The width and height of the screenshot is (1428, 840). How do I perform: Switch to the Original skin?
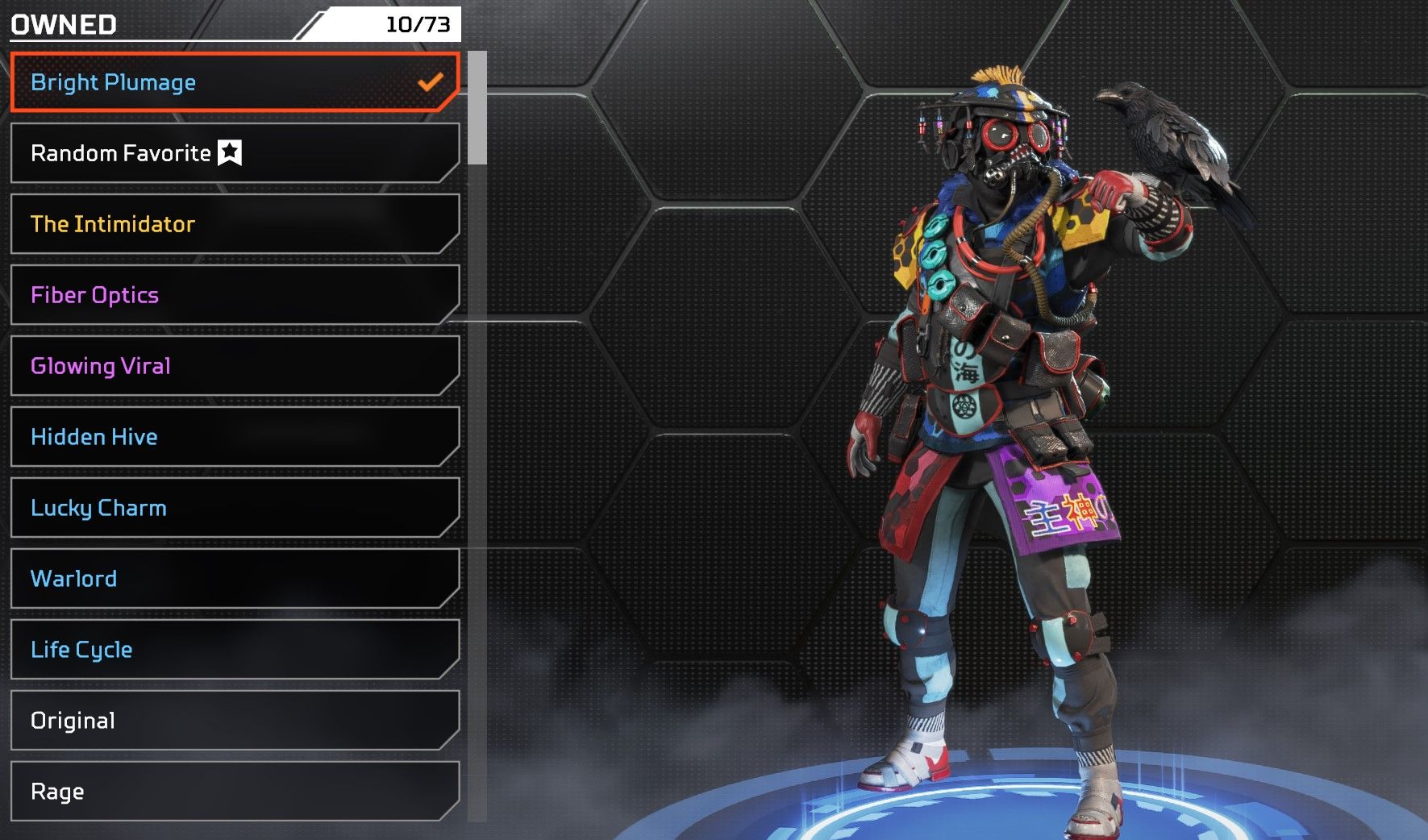pyautogui.click(x=234, y=721)
